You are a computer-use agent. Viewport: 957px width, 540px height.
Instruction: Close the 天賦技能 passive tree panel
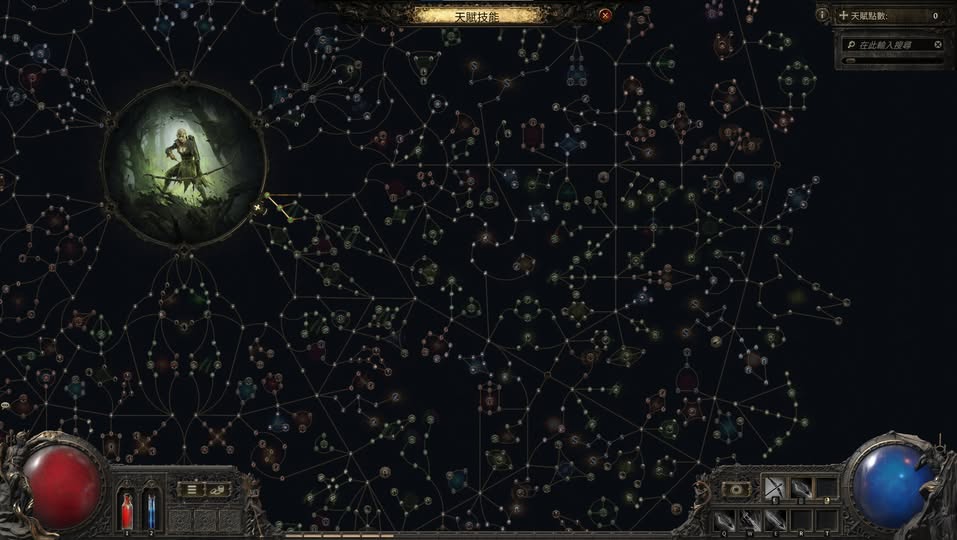[x=605, y=15]
